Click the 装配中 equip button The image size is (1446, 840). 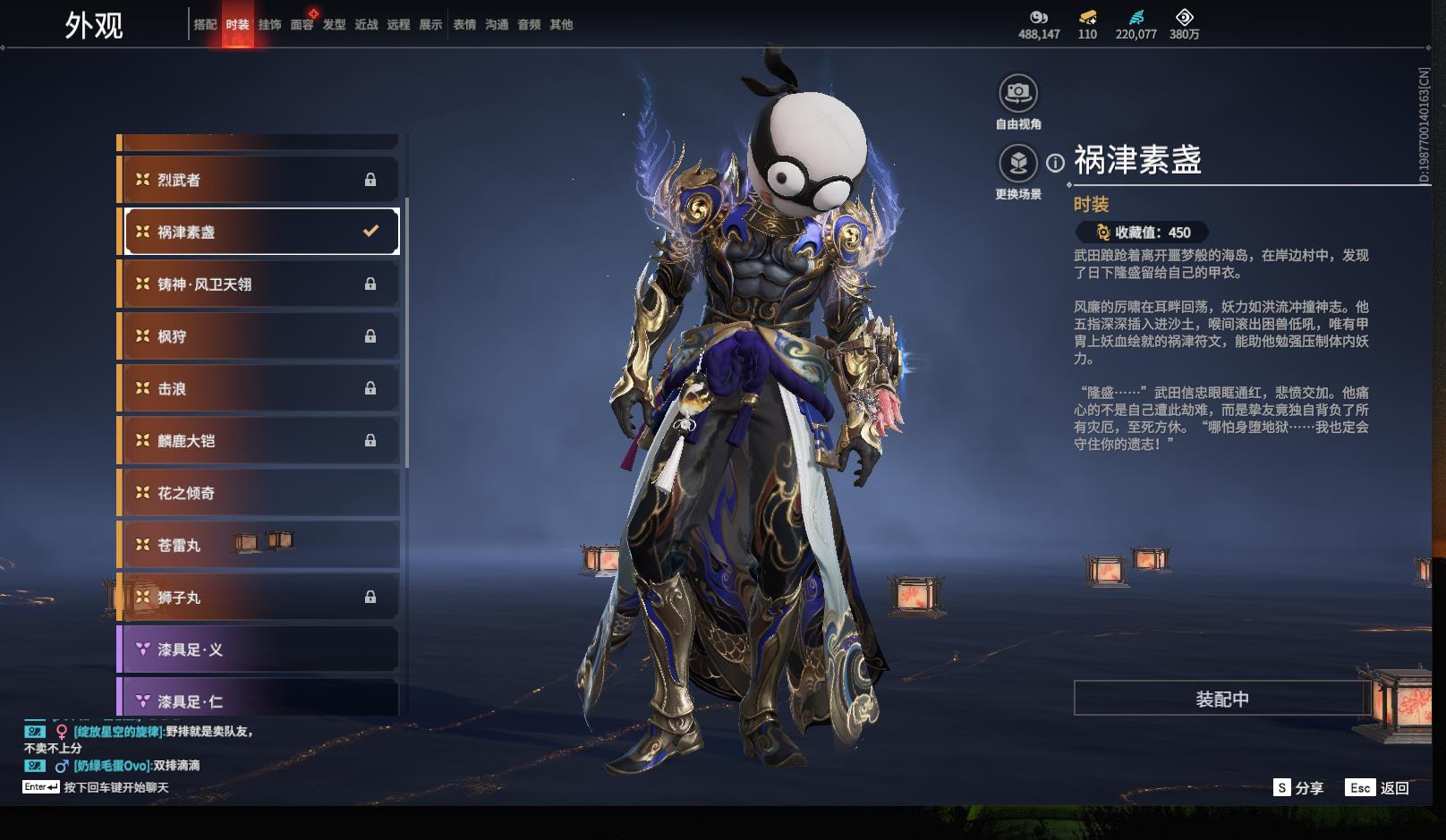(x=1221, y=699)
